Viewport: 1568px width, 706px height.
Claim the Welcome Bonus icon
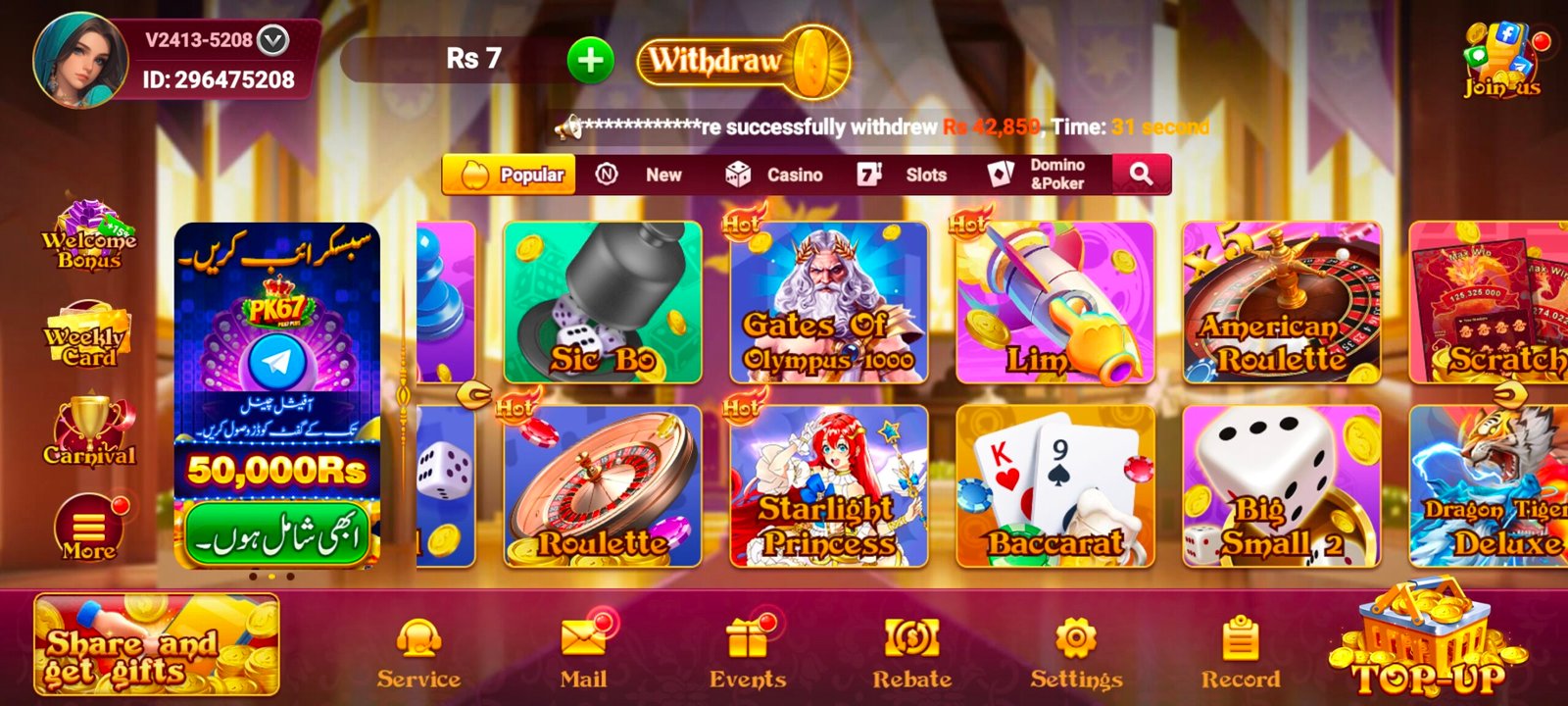(88, 237)
